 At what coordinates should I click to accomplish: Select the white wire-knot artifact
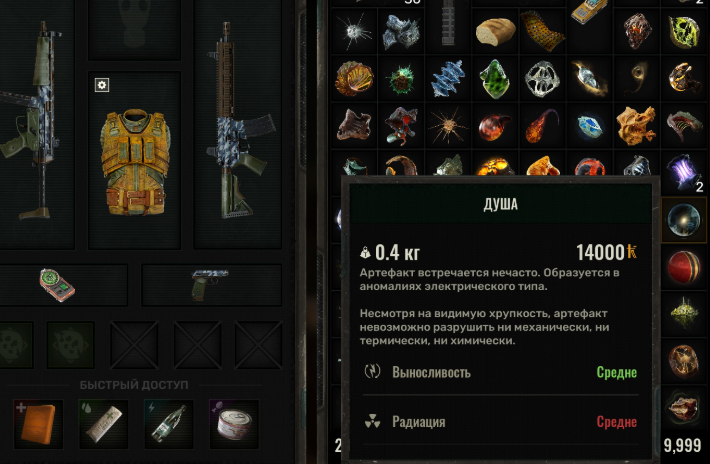click(542, 76)
